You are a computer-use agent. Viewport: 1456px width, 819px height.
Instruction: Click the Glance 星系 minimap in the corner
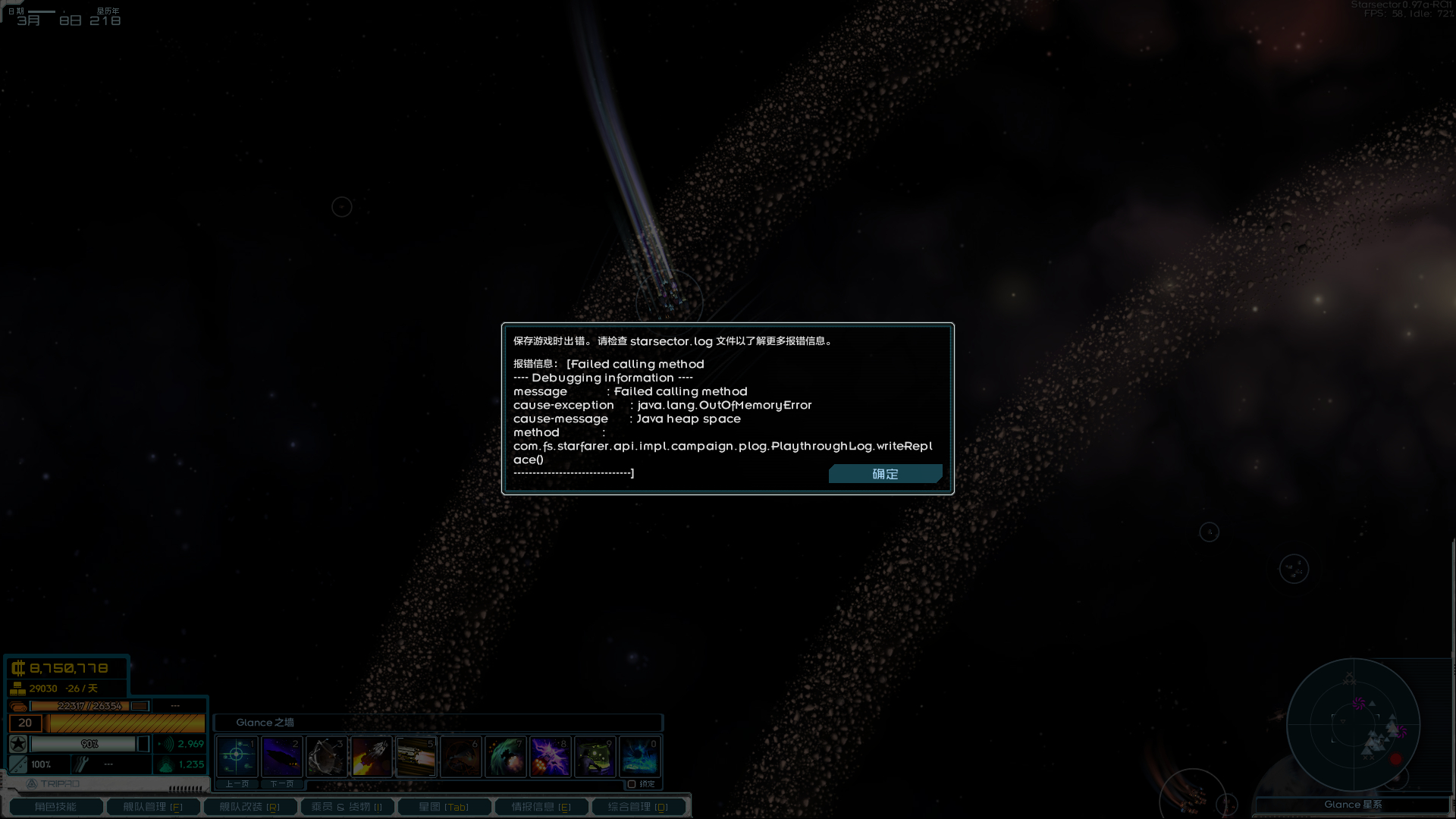[x=1355, y=724]
